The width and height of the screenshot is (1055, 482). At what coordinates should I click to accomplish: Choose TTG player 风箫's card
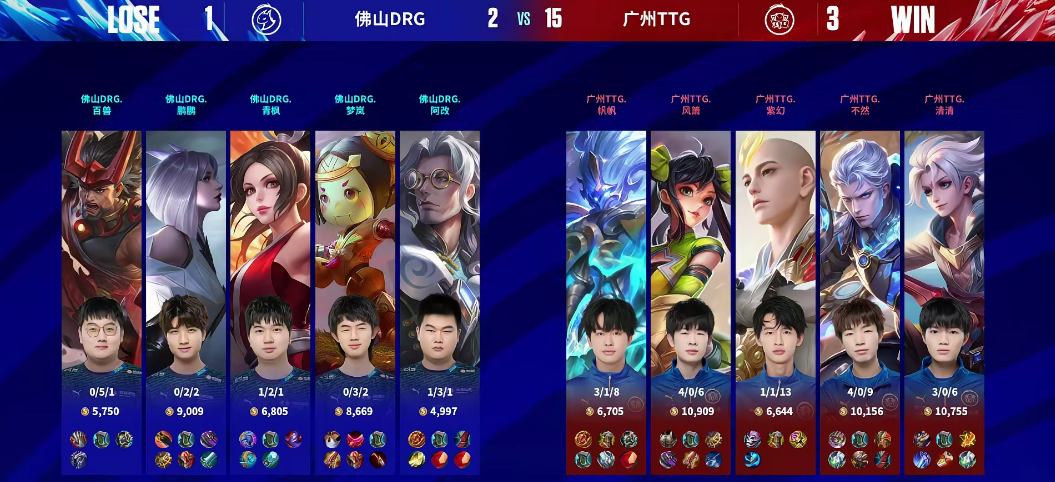click(691, 300)
